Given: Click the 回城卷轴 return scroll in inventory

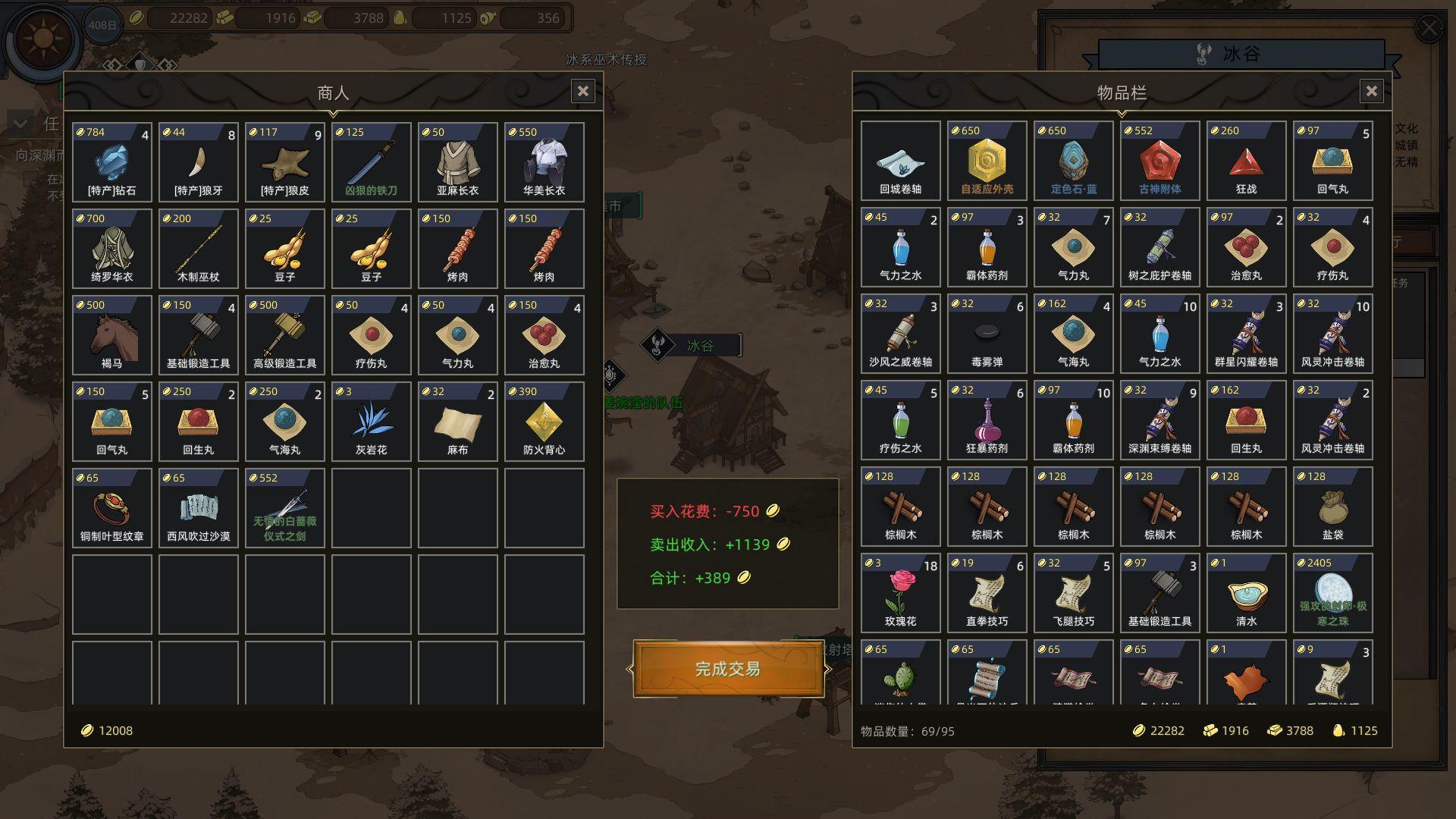Looking at the screenshot, I should pyautogui.click(x=900, y=161).
